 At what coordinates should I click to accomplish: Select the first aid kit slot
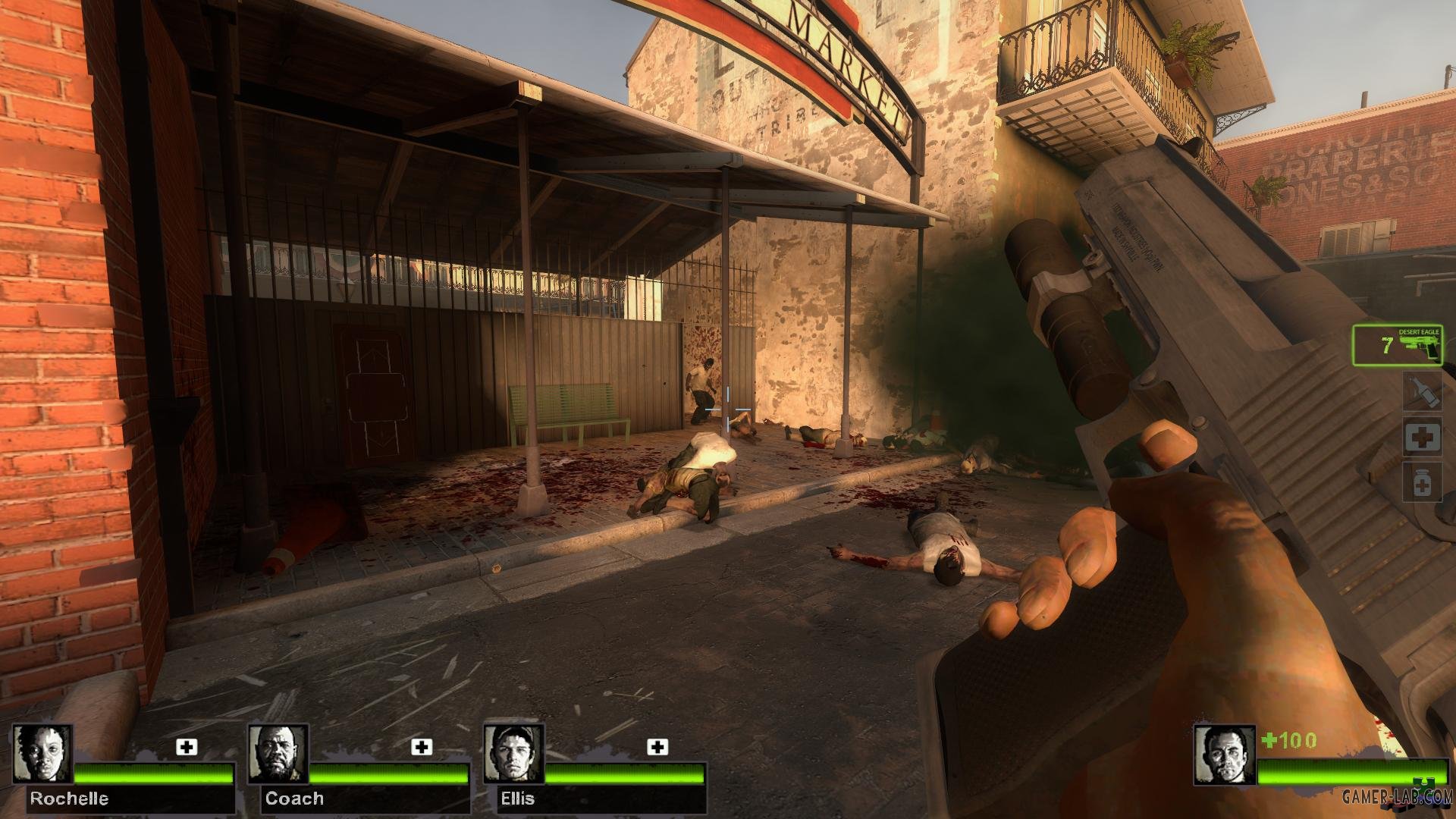[1421, 437]
